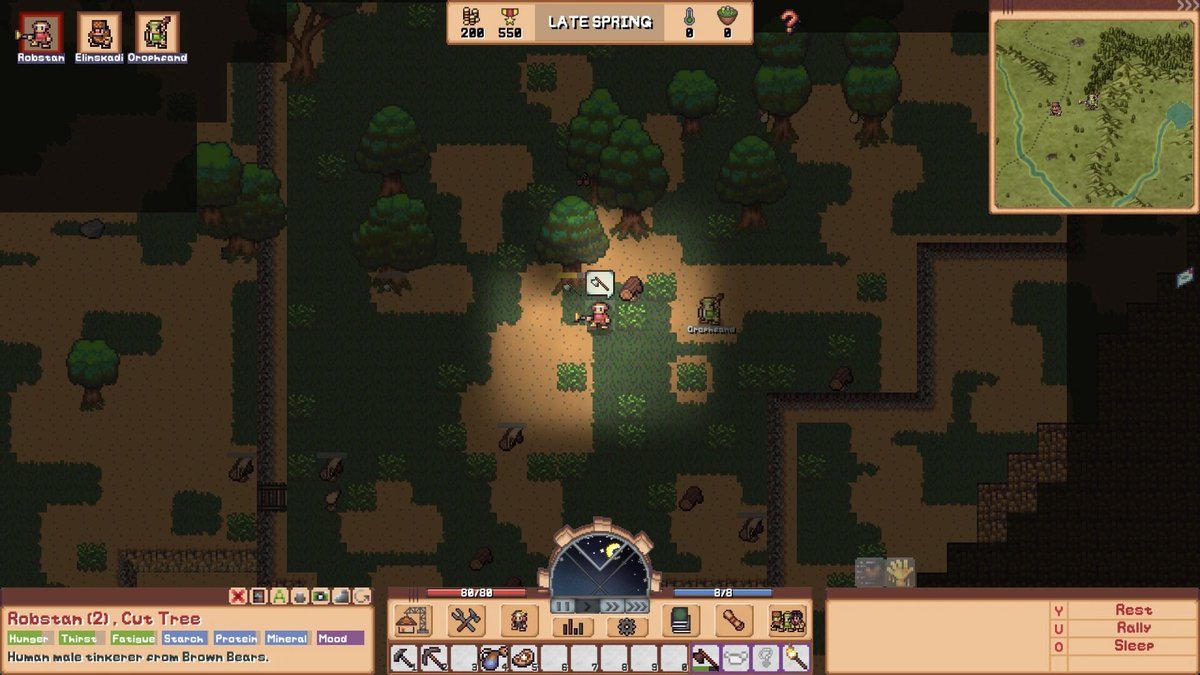The width and height of the screenshot is (1200, 675).
Task: Close the Robstan info panel with red X
Action: 237,596
